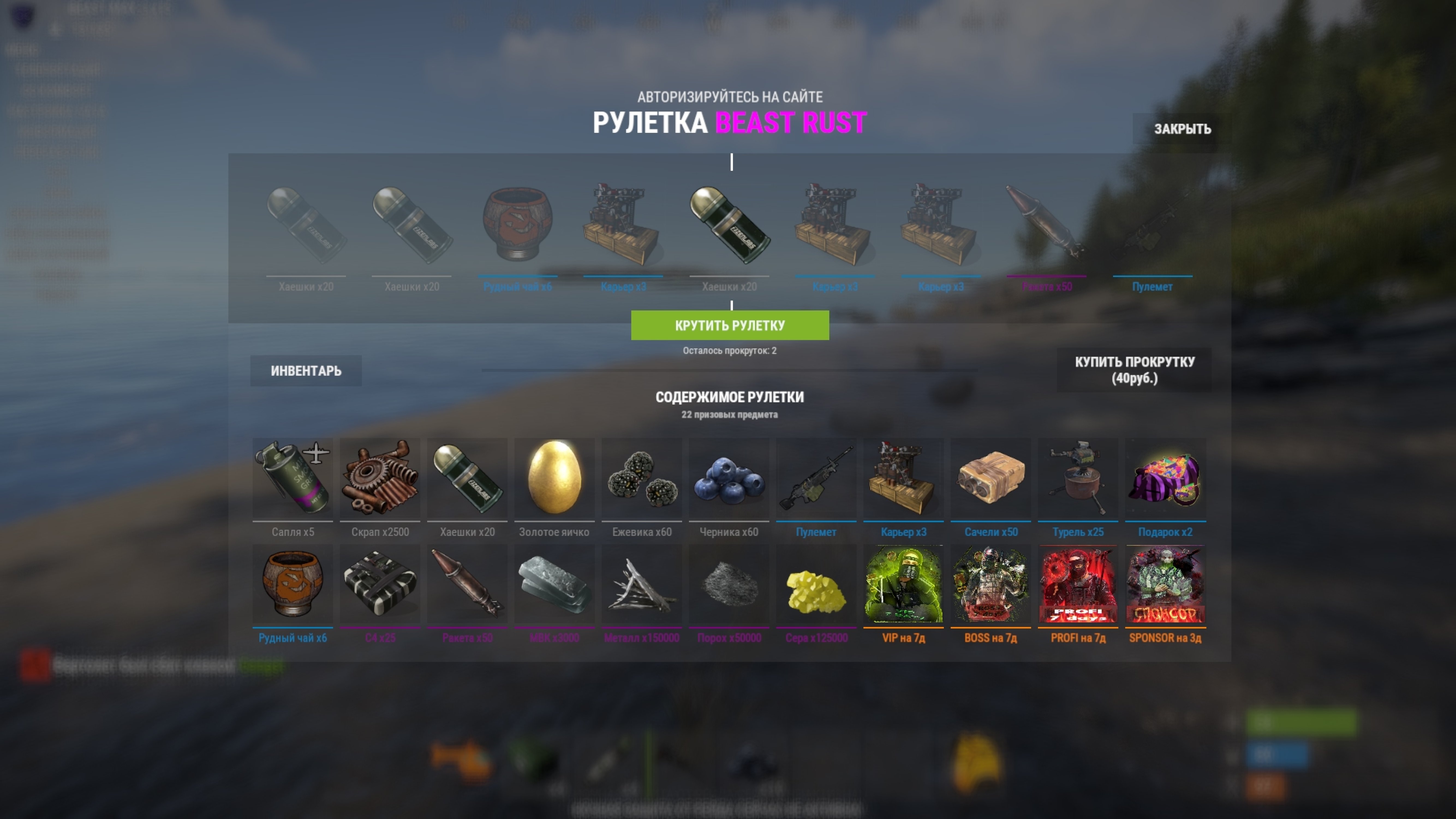Viewport: 1456px width, 819px height.
Task: Close the roulette window
Action: [1182, 129]
